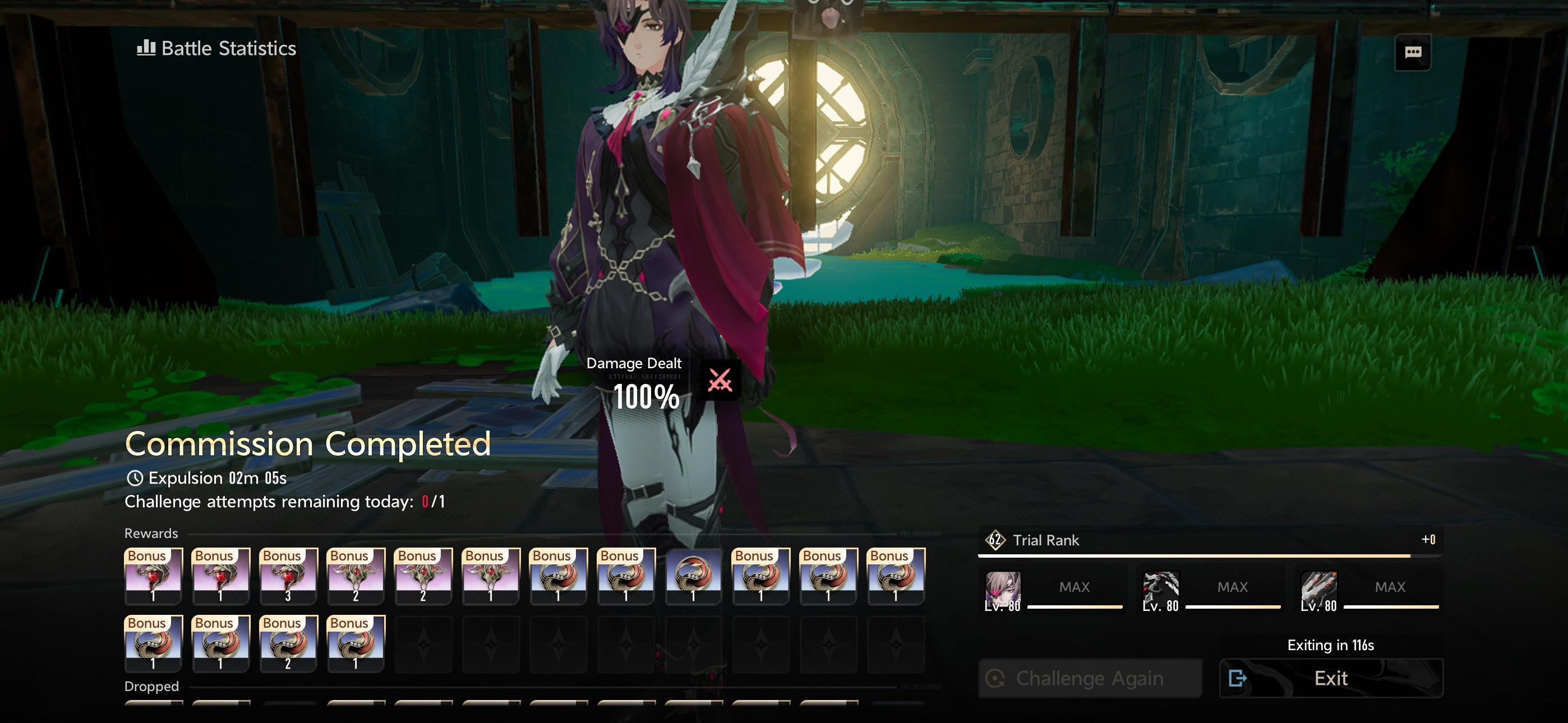
Task: Inspect the red Bonus reward with quantity 3
Action: (x=288, y=576)
